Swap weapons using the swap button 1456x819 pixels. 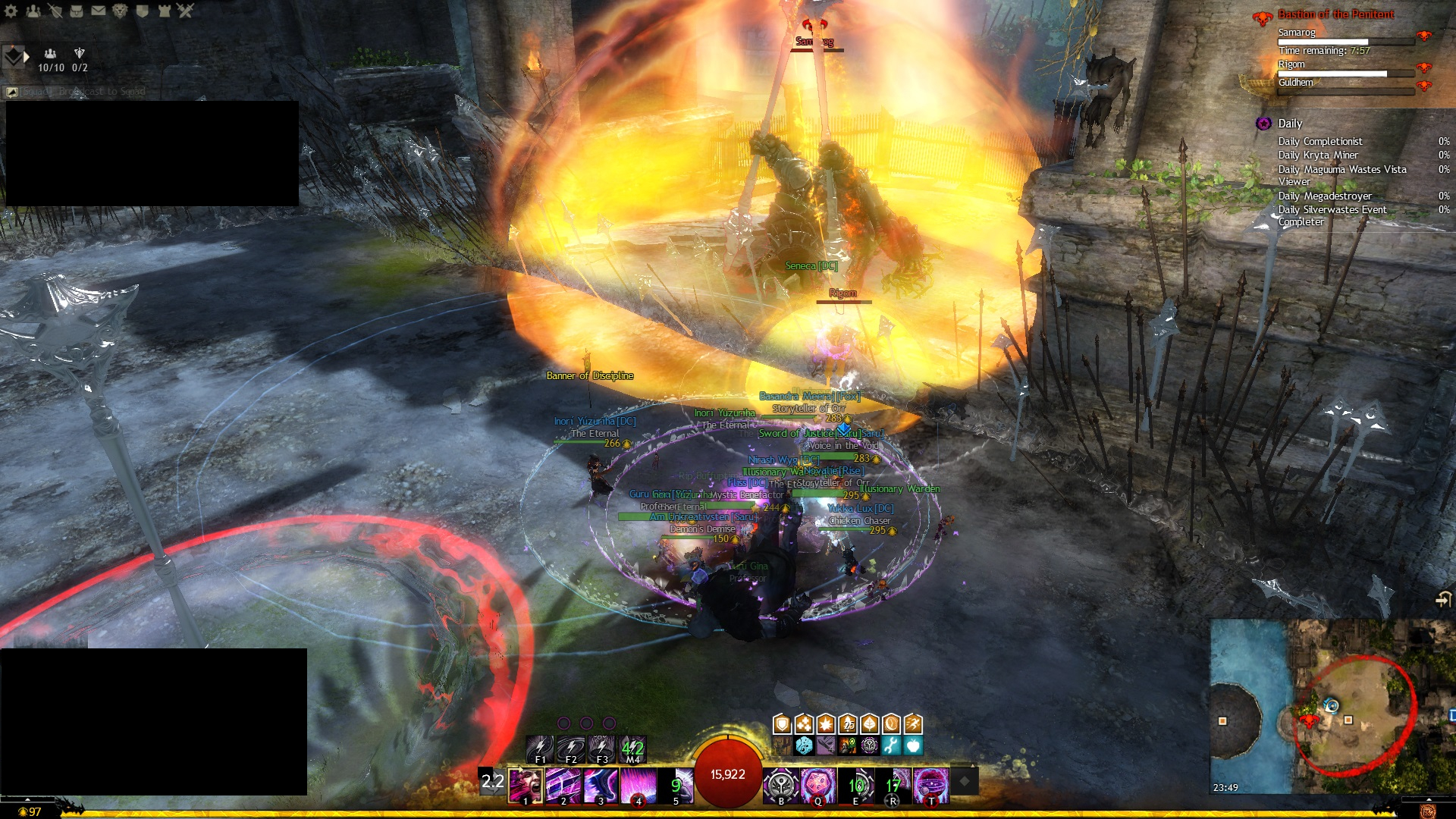pos(492,782)
